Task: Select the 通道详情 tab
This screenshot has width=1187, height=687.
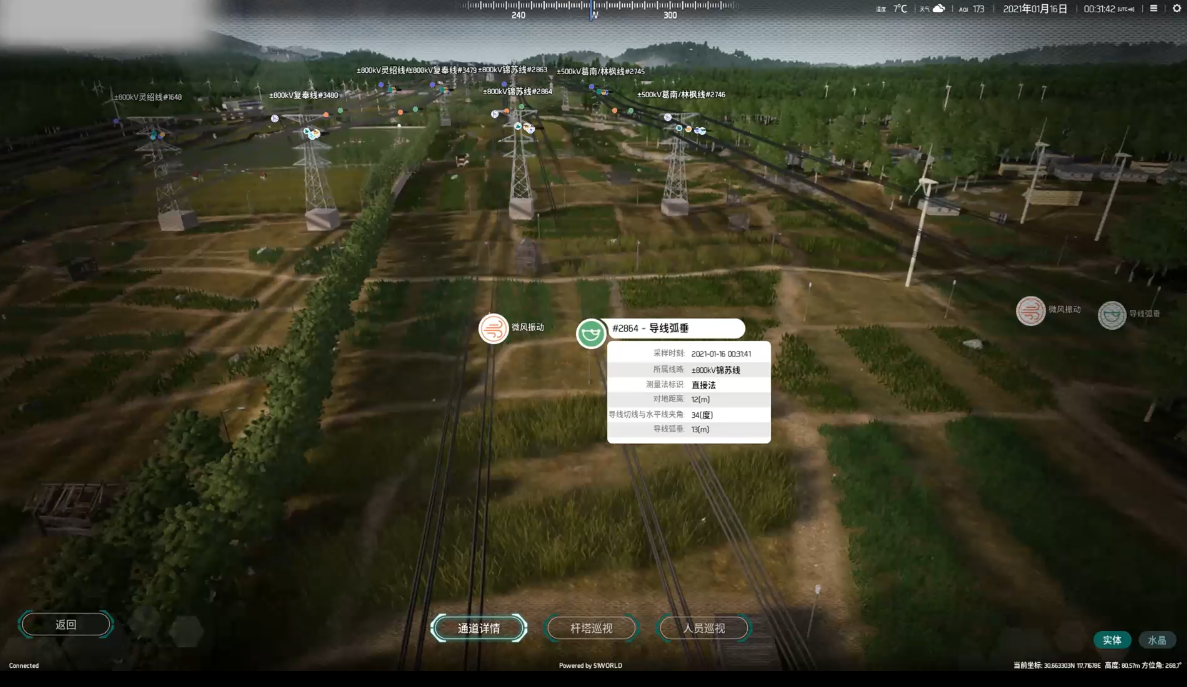Action: point(479,628)
